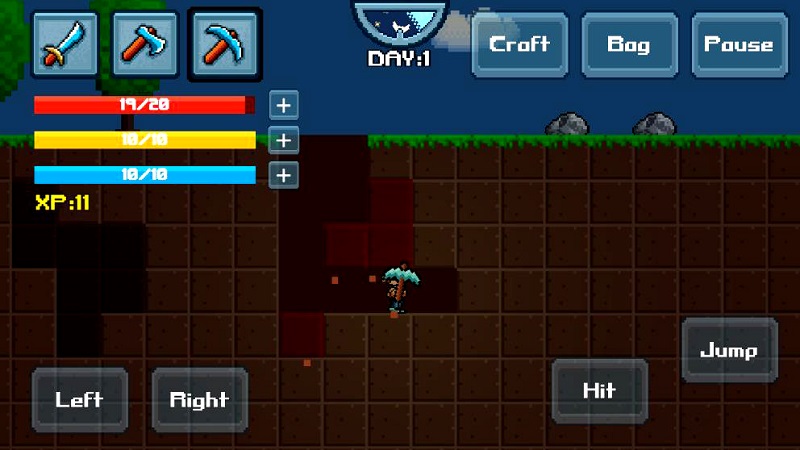Tap the Hit button
Image resolution: width=800 pixels, height=450 pixels.
point(599,391)
